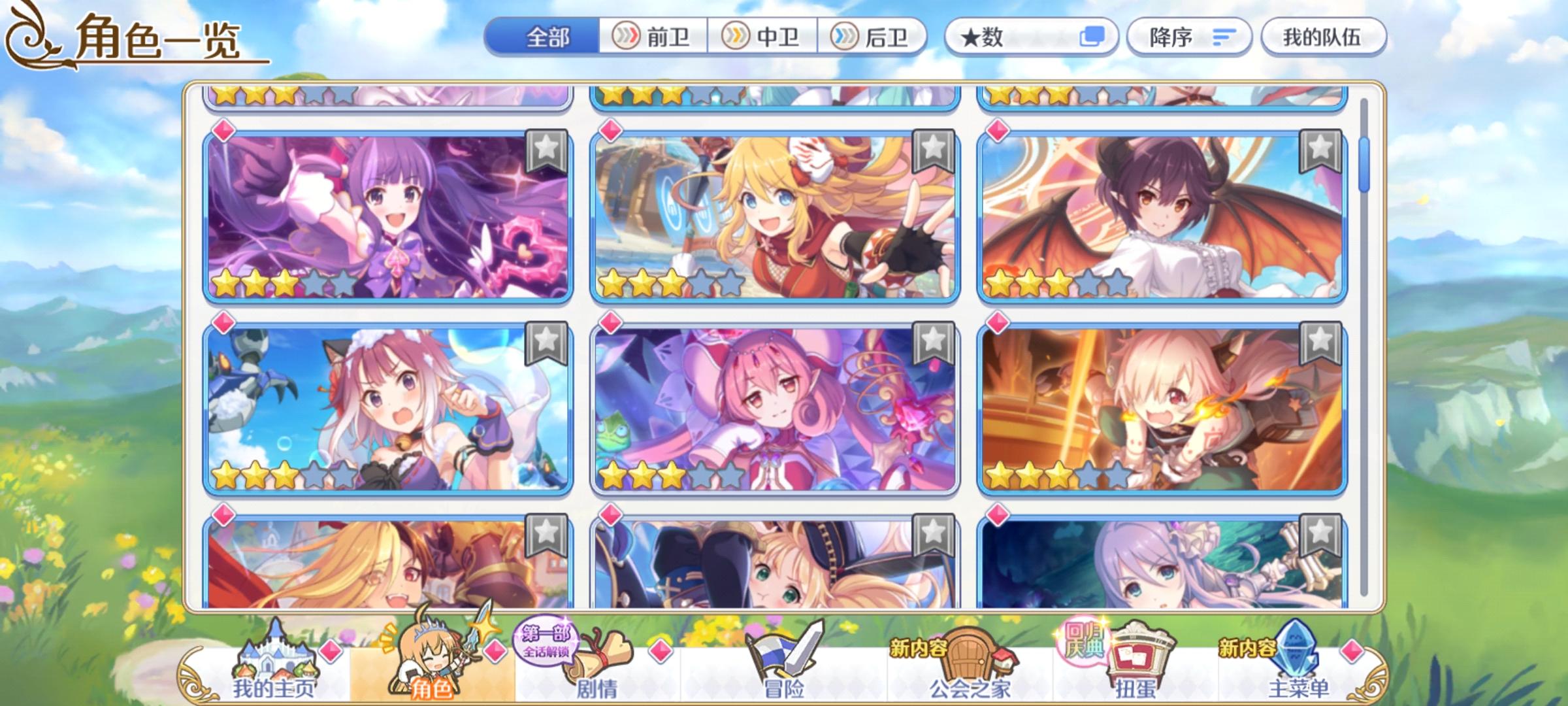Click the copy icon beside ★数 filter
Image resolution: width=1568 pixels, height=706 pixels.
tap(1092, 37)
